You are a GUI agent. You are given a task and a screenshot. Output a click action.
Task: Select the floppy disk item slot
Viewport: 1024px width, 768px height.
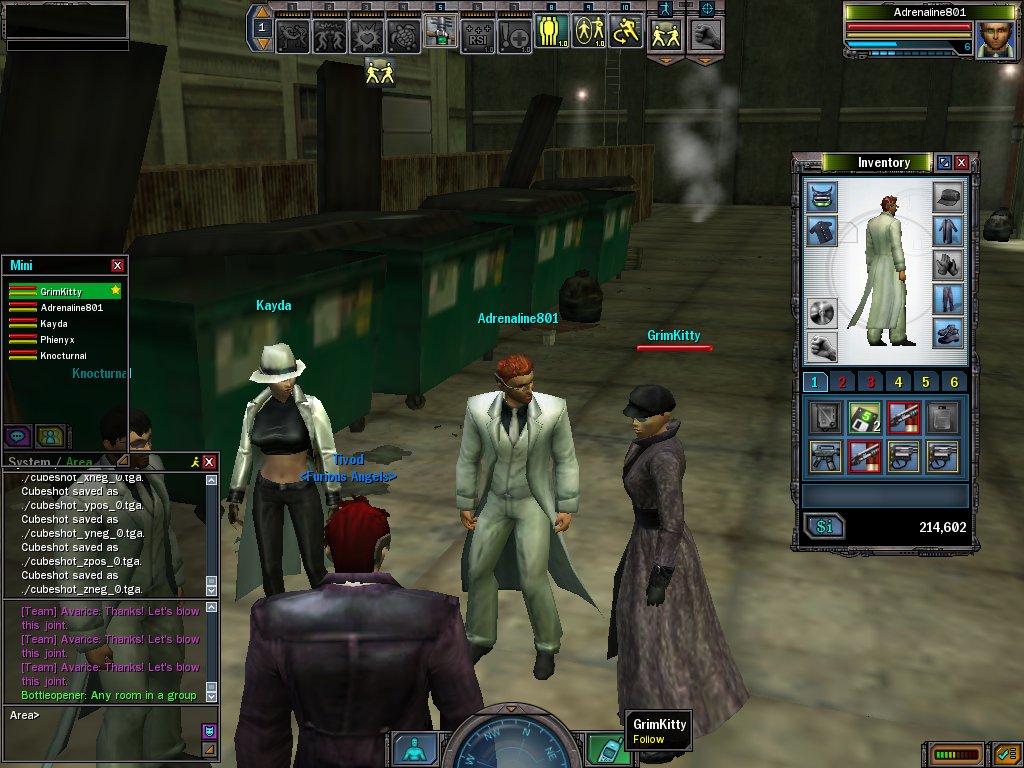(863, 416)
